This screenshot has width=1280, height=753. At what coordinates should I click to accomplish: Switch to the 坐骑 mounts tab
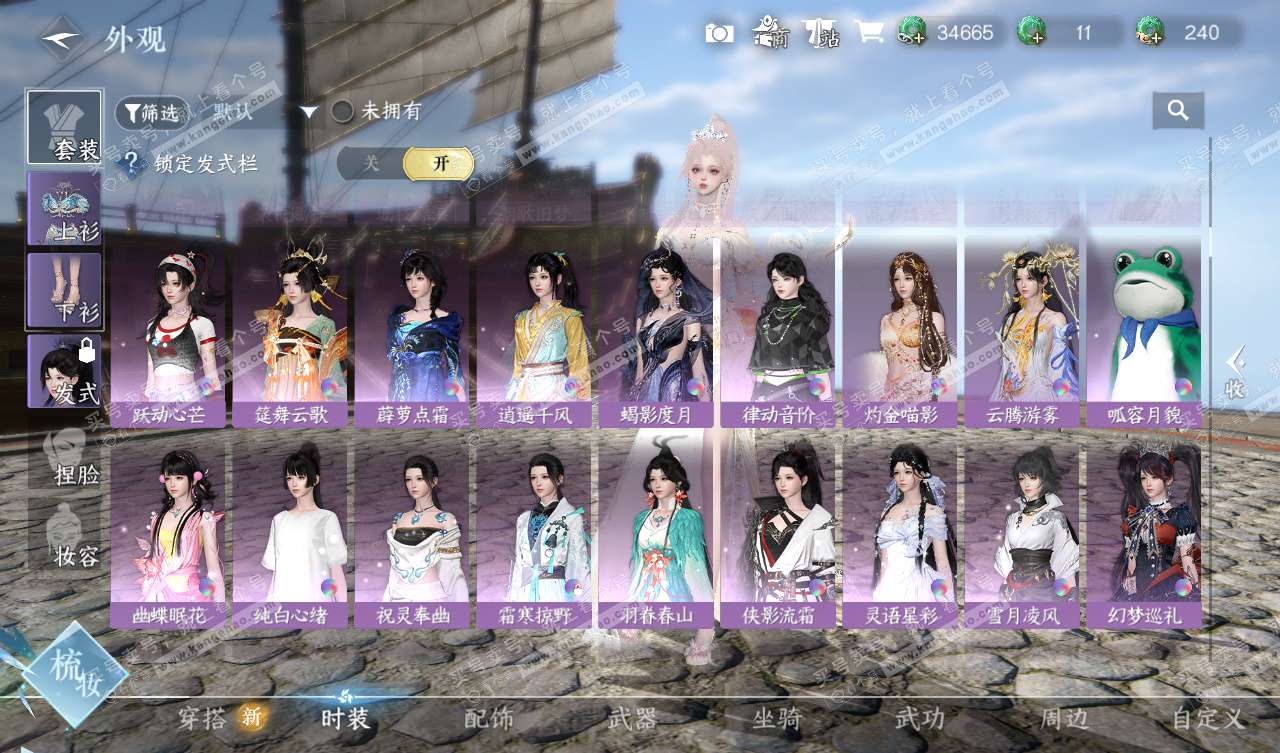click(777, 718)
